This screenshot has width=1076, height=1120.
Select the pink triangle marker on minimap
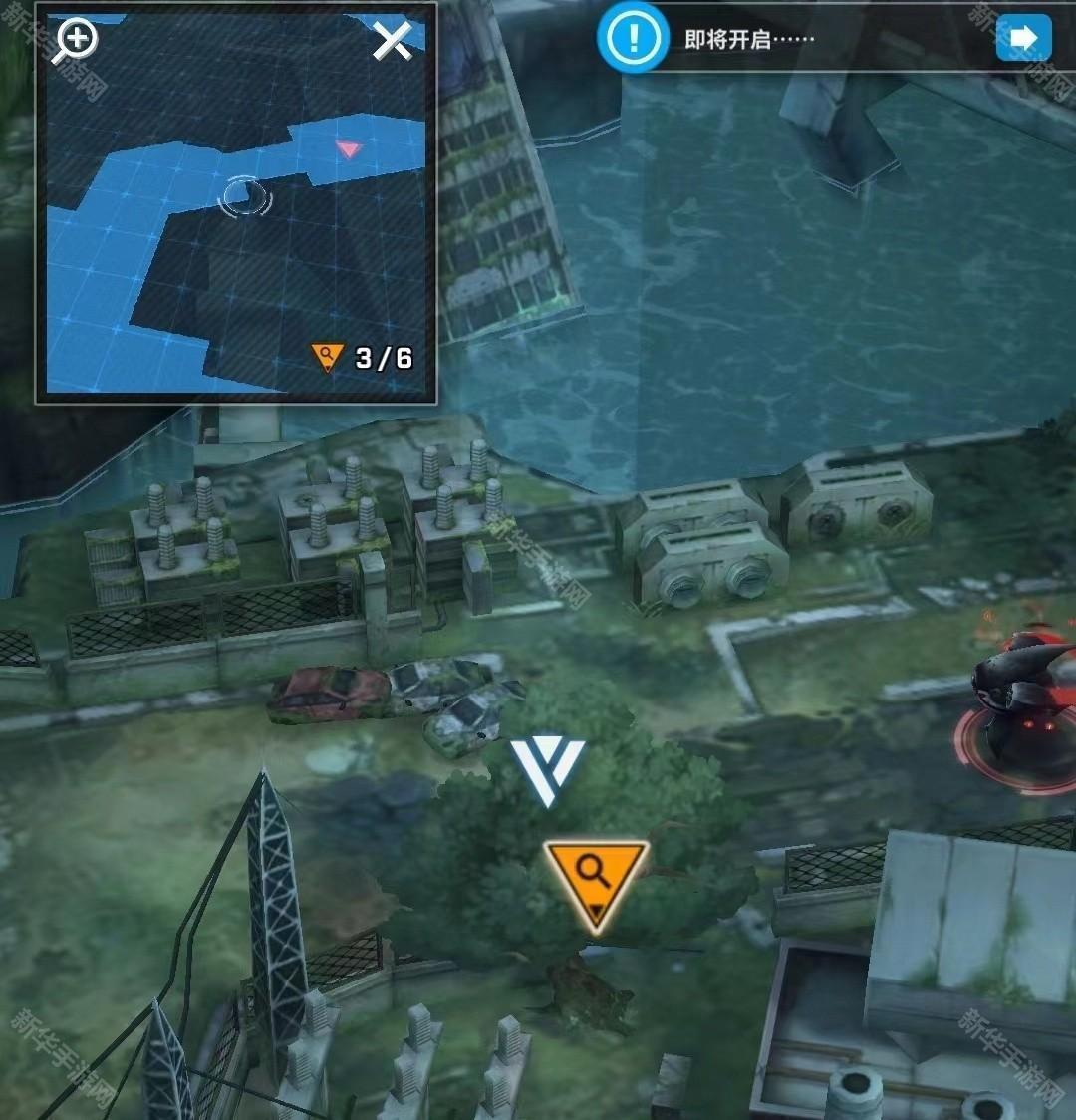[347, 149]
